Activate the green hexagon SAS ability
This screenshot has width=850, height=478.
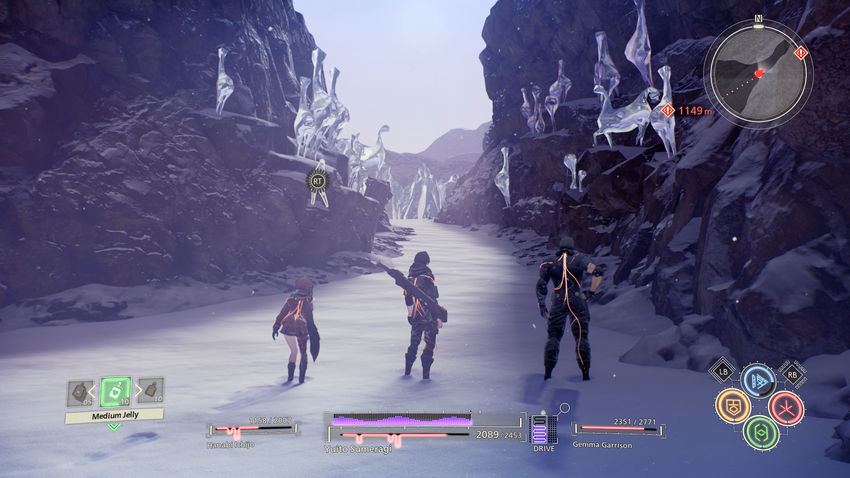click(x=760, y=433)
